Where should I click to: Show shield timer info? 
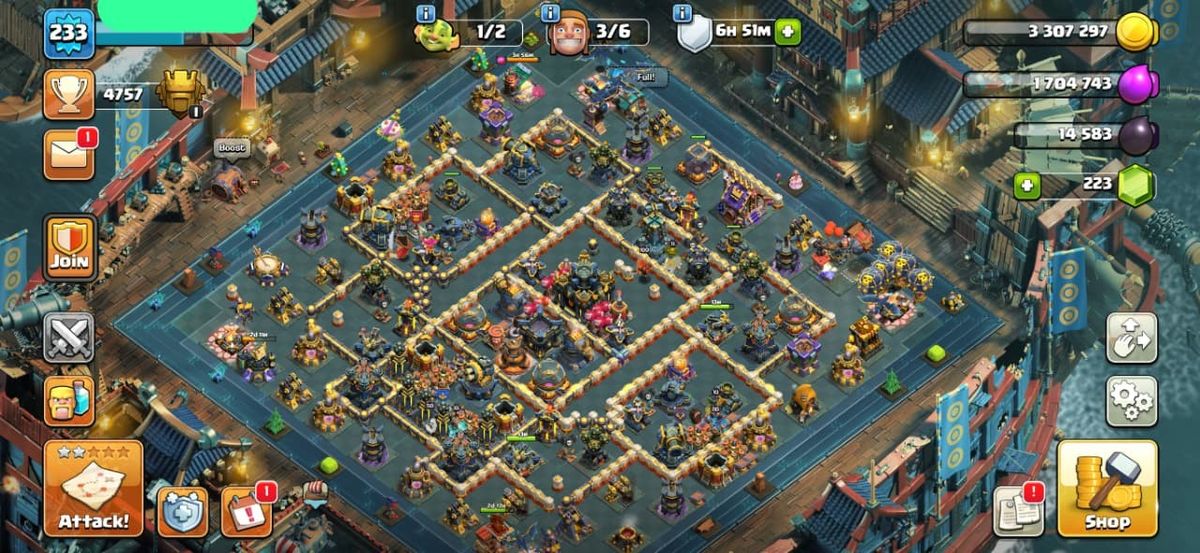[683, 14]
